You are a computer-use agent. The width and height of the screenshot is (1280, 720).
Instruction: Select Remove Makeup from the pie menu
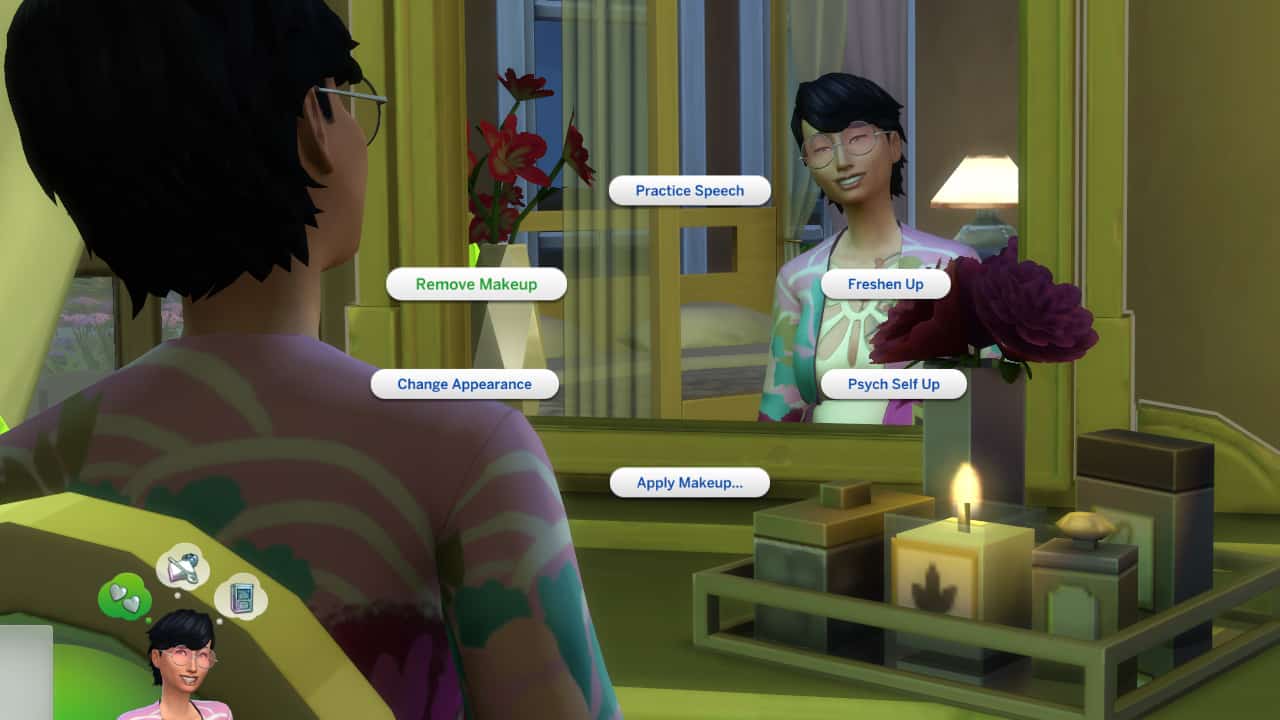tap(476, 284)
